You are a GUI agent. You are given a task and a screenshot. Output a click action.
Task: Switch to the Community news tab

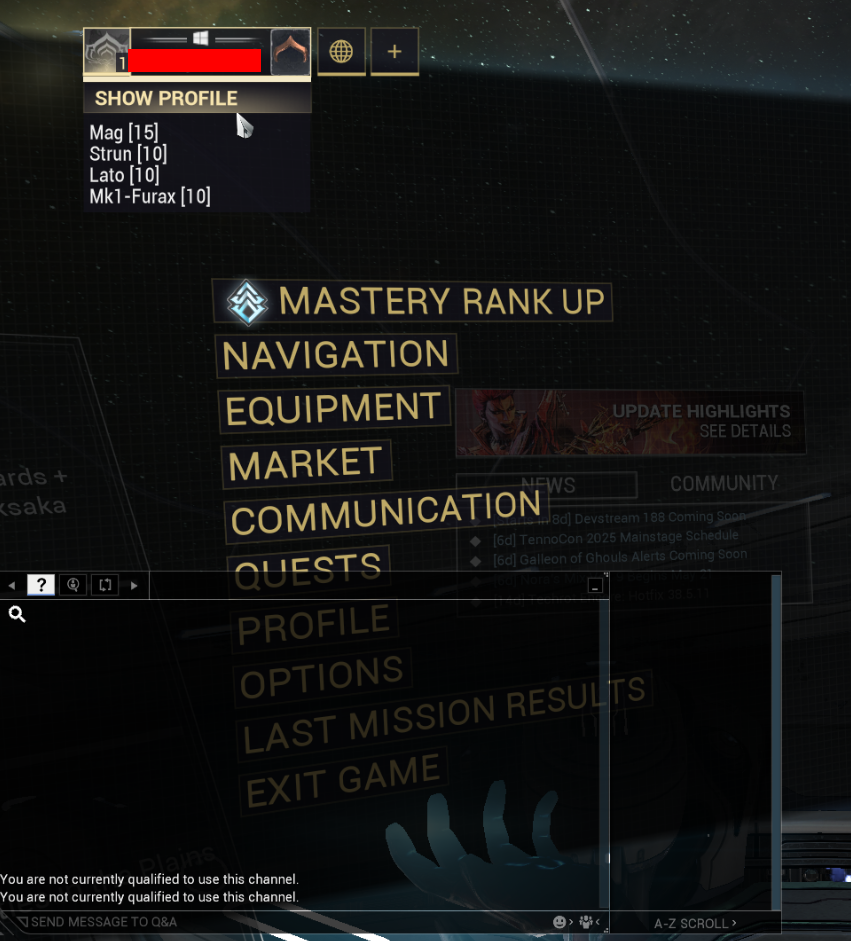coord(724,484)
